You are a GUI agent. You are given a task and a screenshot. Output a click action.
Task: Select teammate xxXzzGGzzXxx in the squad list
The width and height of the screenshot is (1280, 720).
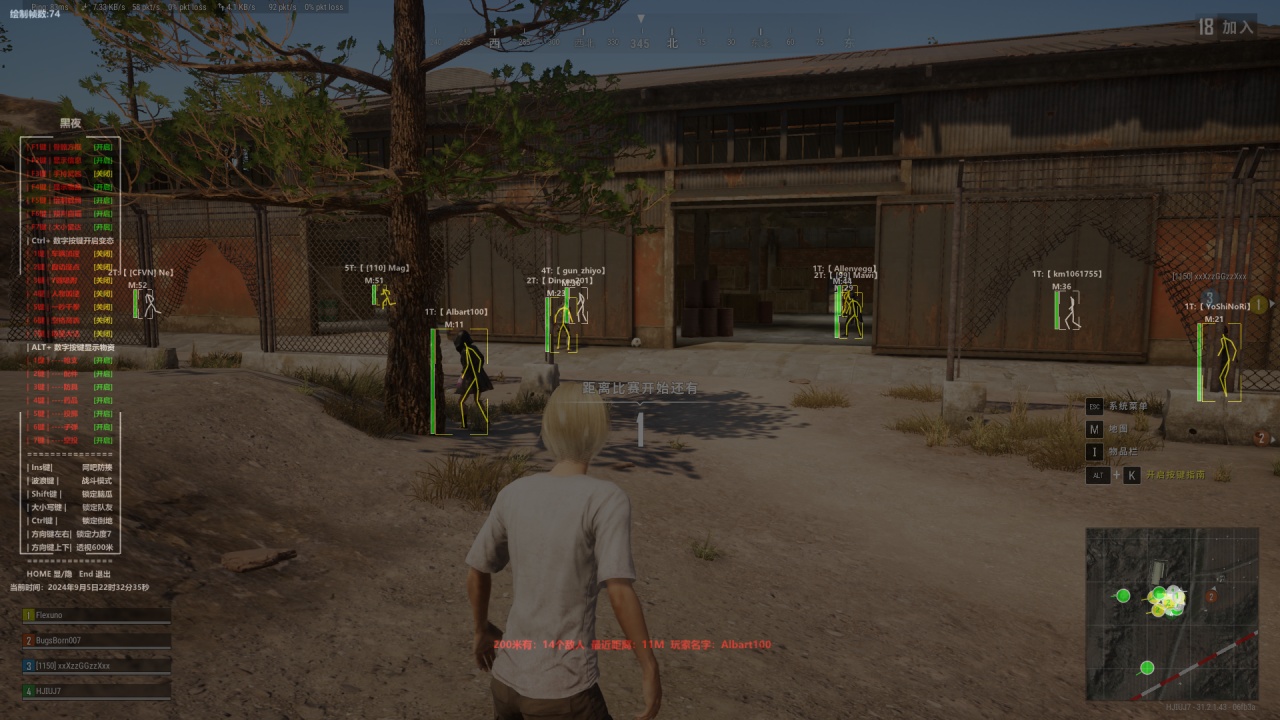(72, 665)
